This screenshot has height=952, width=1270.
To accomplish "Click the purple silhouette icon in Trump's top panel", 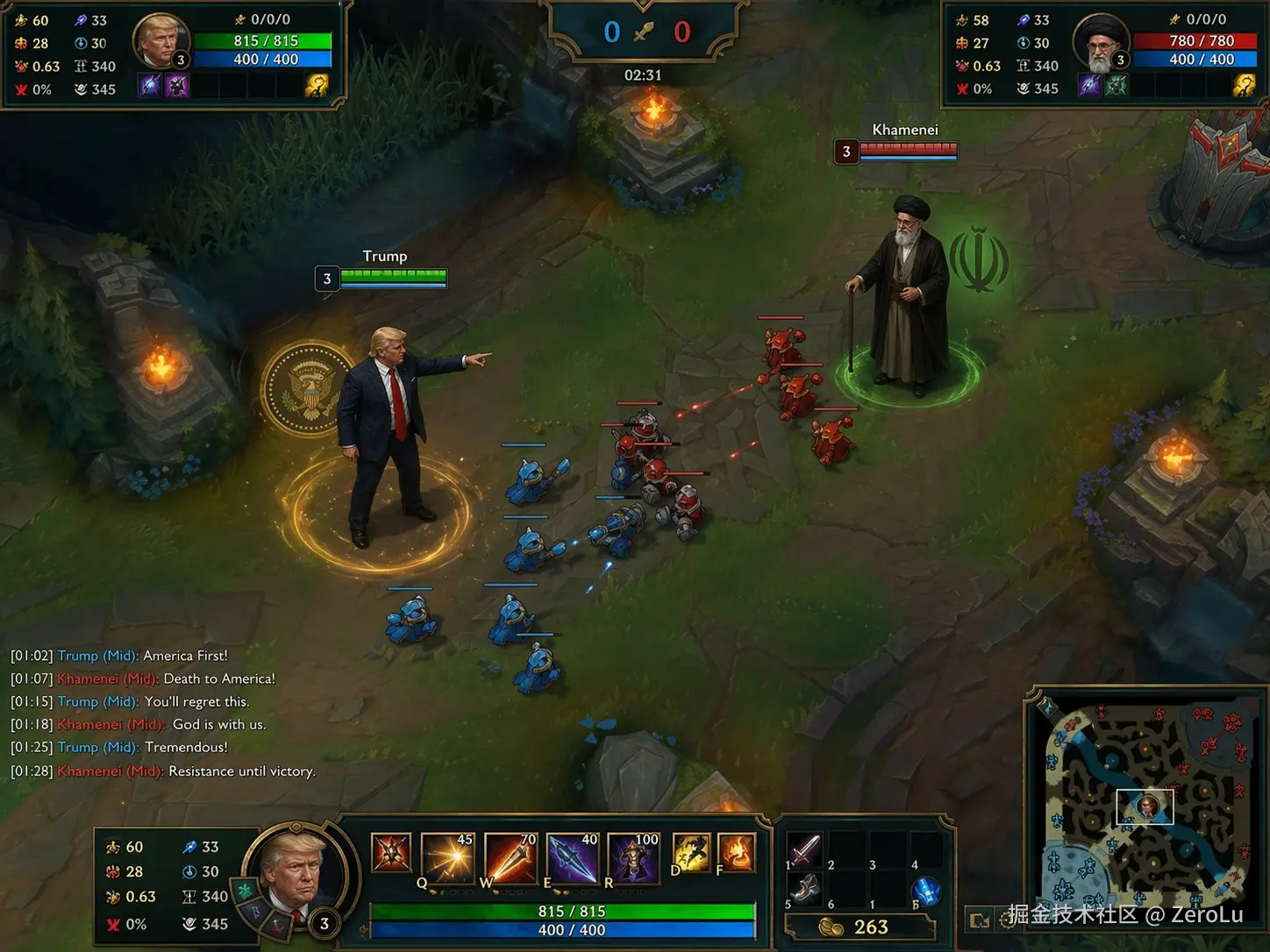I will 177,86.
